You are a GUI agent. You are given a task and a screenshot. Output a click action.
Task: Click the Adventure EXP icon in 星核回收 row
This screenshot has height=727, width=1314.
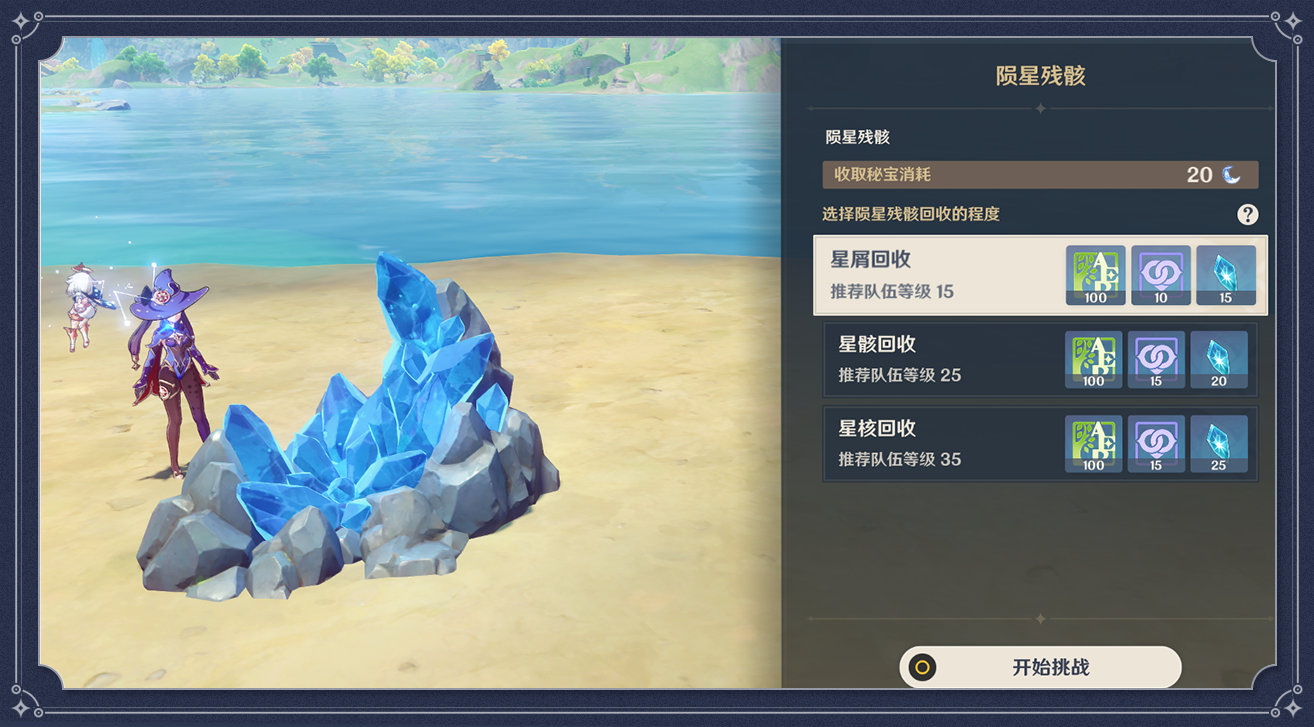click(x=1092, y=442)
